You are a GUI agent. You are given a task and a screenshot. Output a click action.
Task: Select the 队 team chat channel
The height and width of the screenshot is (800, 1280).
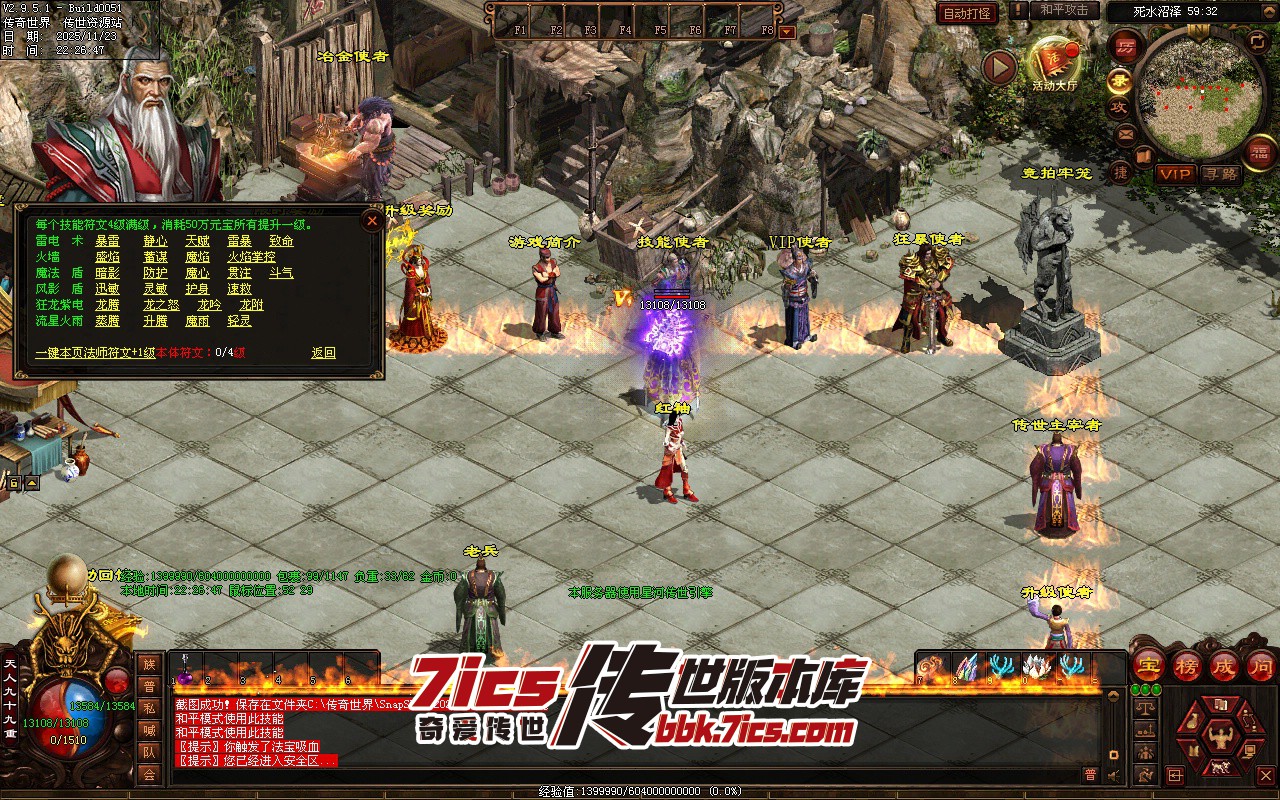[x=149, y=752]
